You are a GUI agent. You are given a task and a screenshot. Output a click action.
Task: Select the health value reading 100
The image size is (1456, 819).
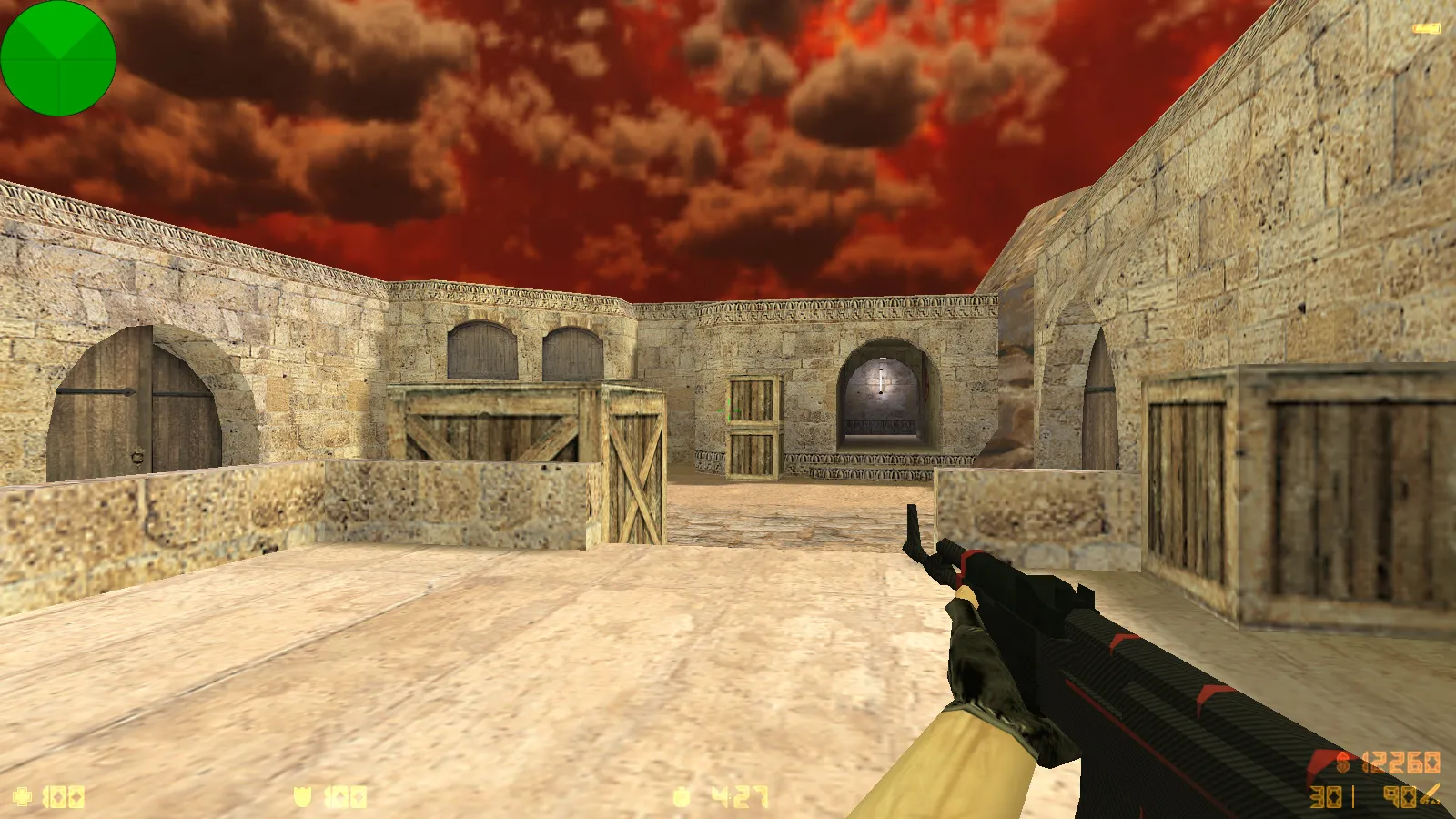point(64,797)
